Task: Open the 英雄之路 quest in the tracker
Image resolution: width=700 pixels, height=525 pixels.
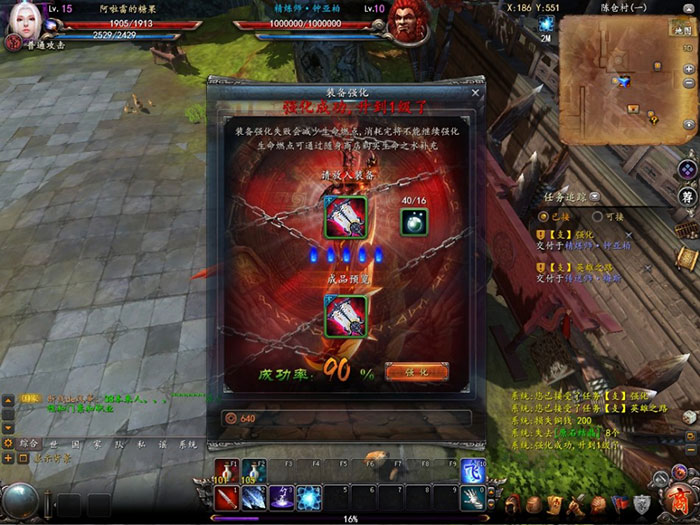Action: pos(585,267)
